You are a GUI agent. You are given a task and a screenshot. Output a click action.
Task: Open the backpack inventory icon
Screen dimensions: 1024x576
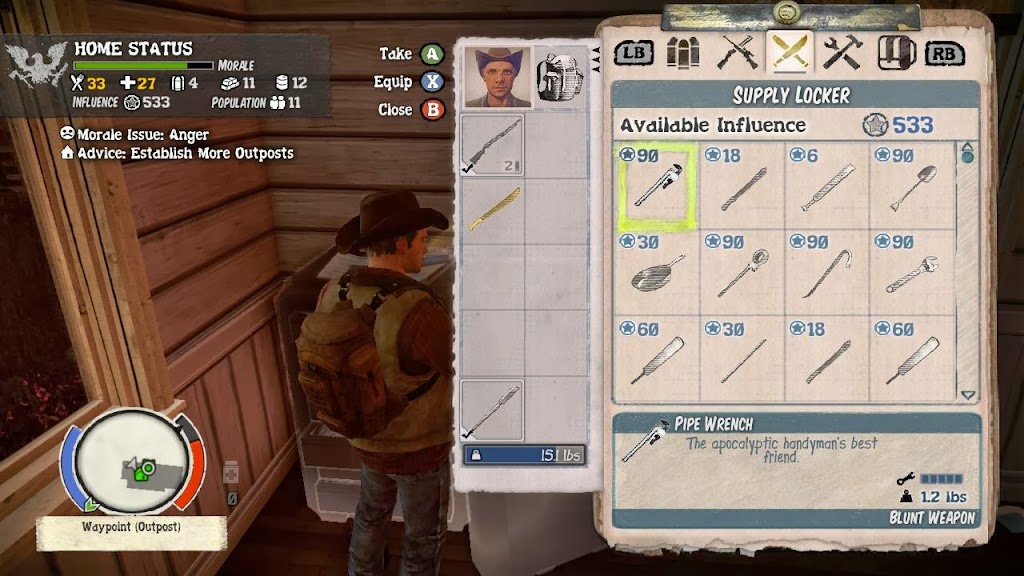[559, 77]
